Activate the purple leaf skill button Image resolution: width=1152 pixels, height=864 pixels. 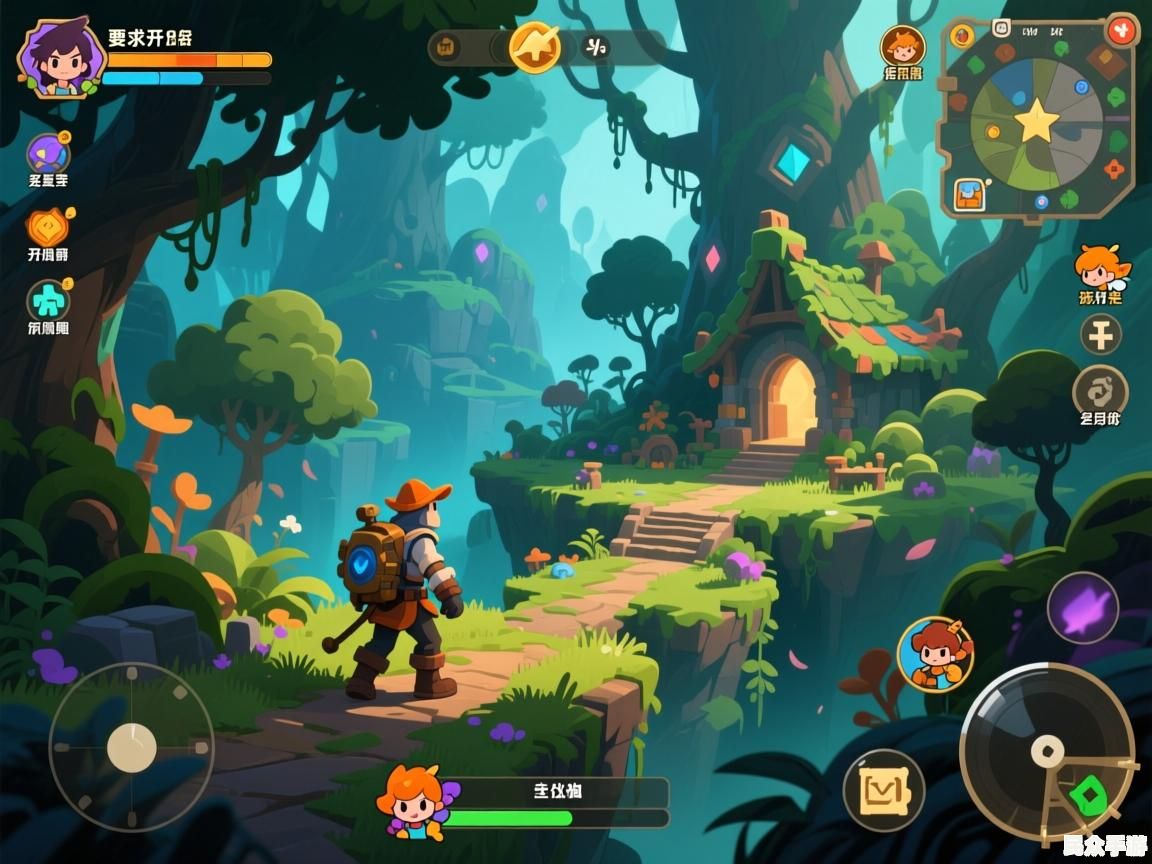1082,608
